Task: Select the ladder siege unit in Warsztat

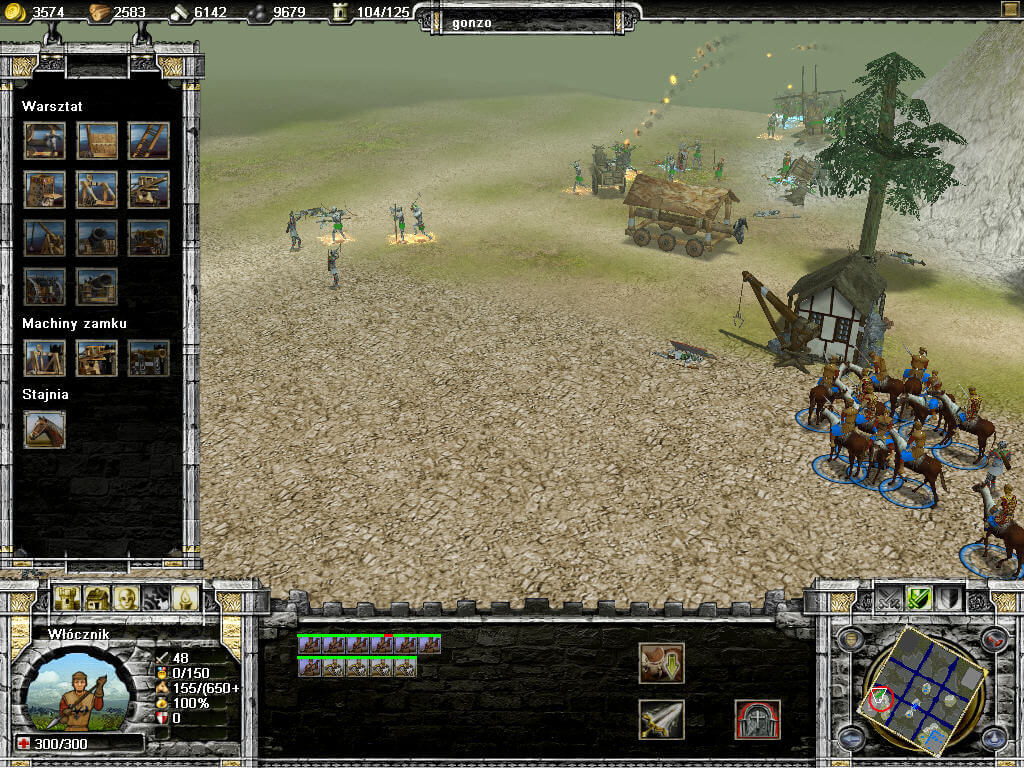Action: pos(148,141)
